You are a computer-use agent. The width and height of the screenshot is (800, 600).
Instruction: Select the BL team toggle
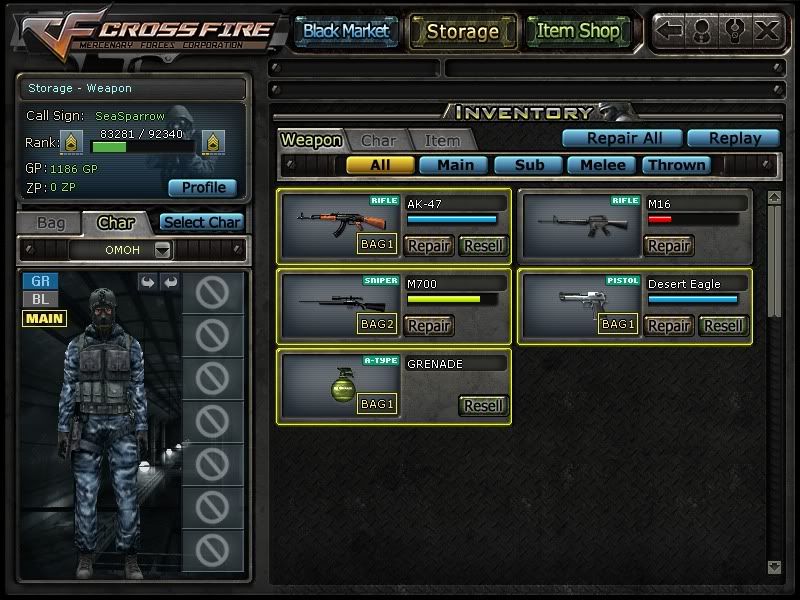[41, 299]
